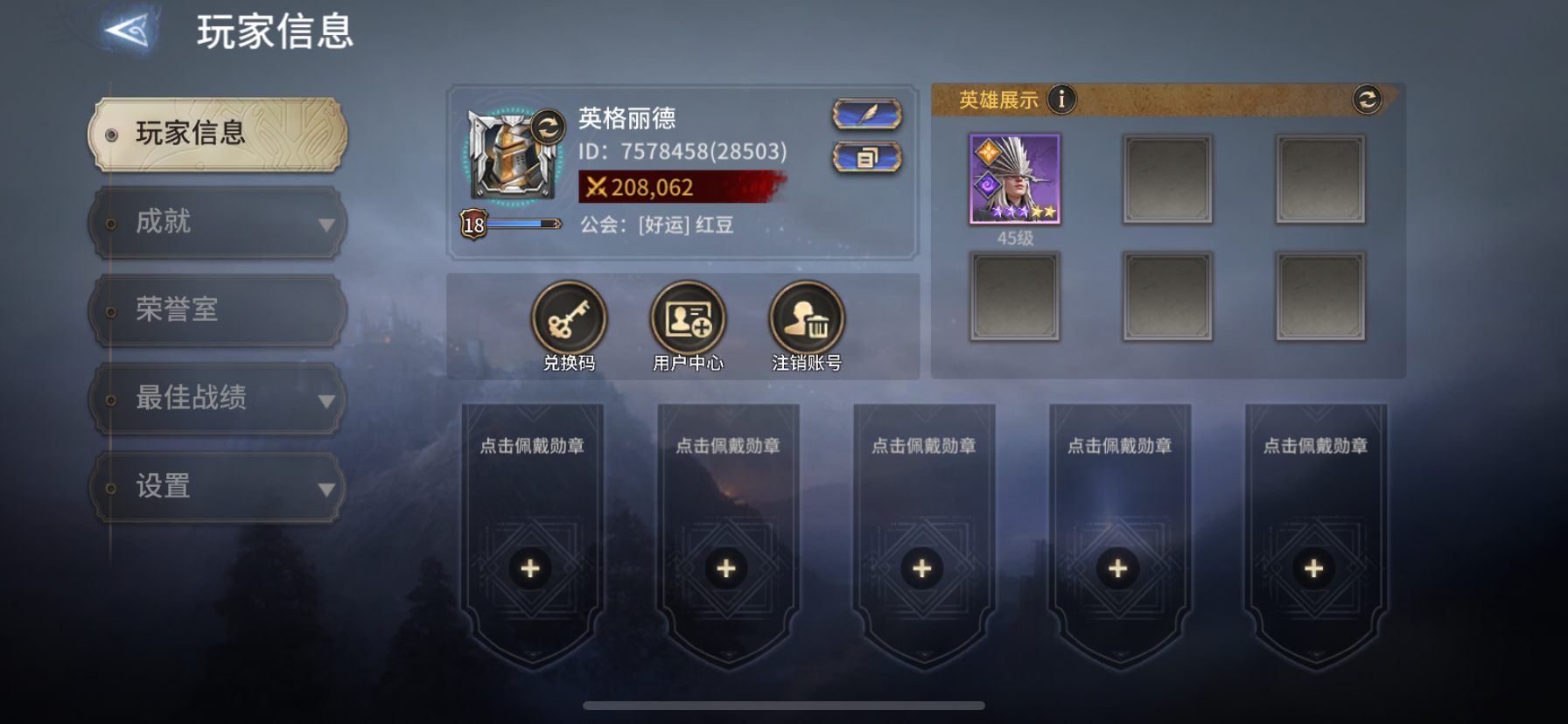Expand the 最佳战绩 best records section
This screenshot has width=1568, height=724.
coord(217,398)
